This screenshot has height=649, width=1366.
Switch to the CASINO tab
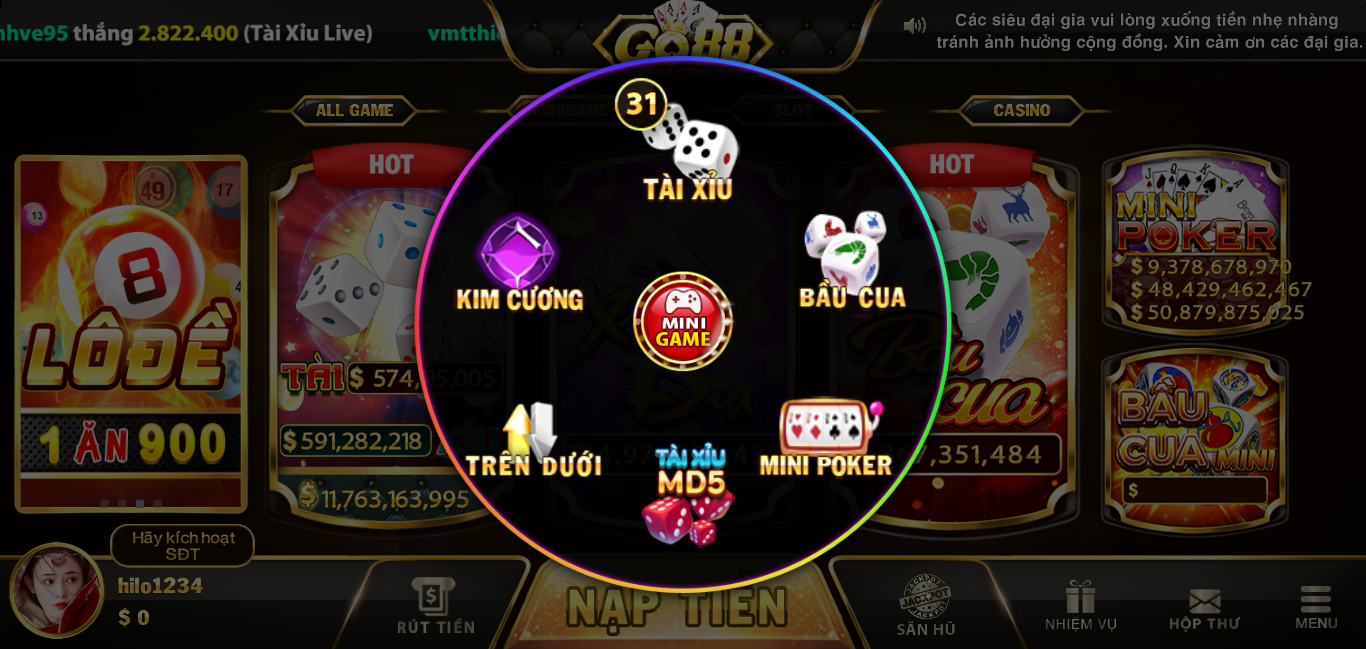pos(1021,110)
